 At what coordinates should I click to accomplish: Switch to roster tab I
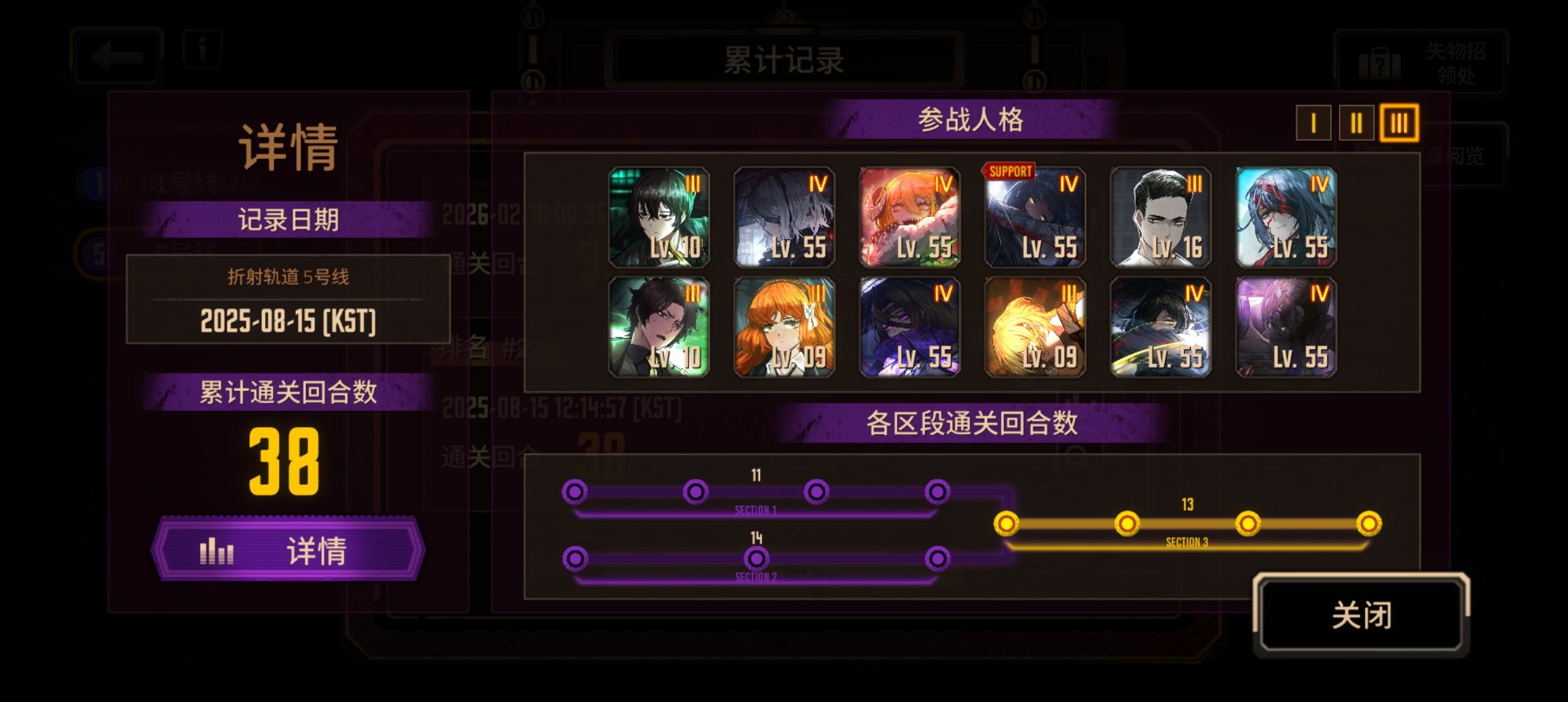click(x=1314, y=123)
